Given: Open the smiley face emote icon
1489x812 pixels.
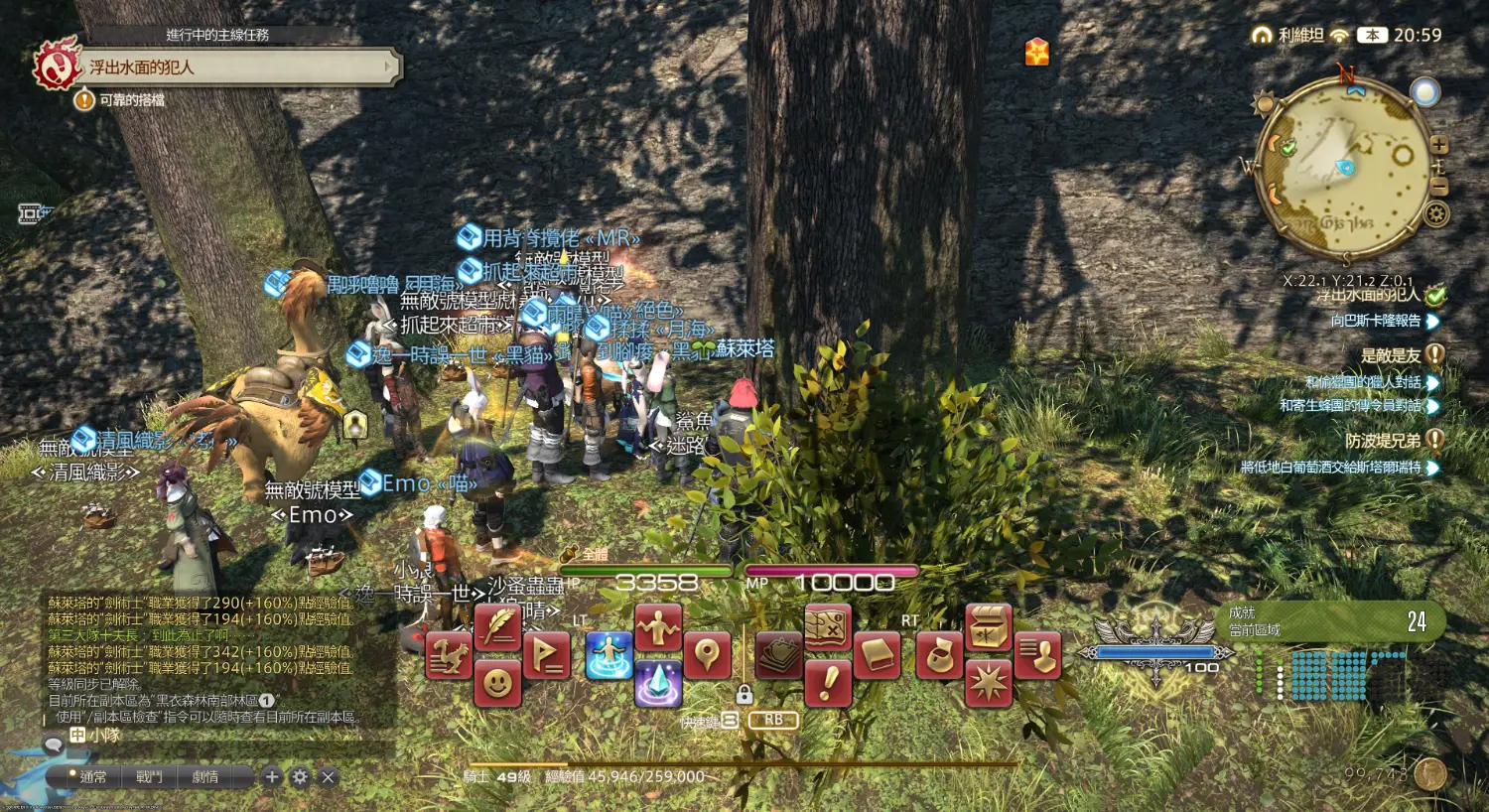Looking at the screenshot, I should (x=497, y=683).
